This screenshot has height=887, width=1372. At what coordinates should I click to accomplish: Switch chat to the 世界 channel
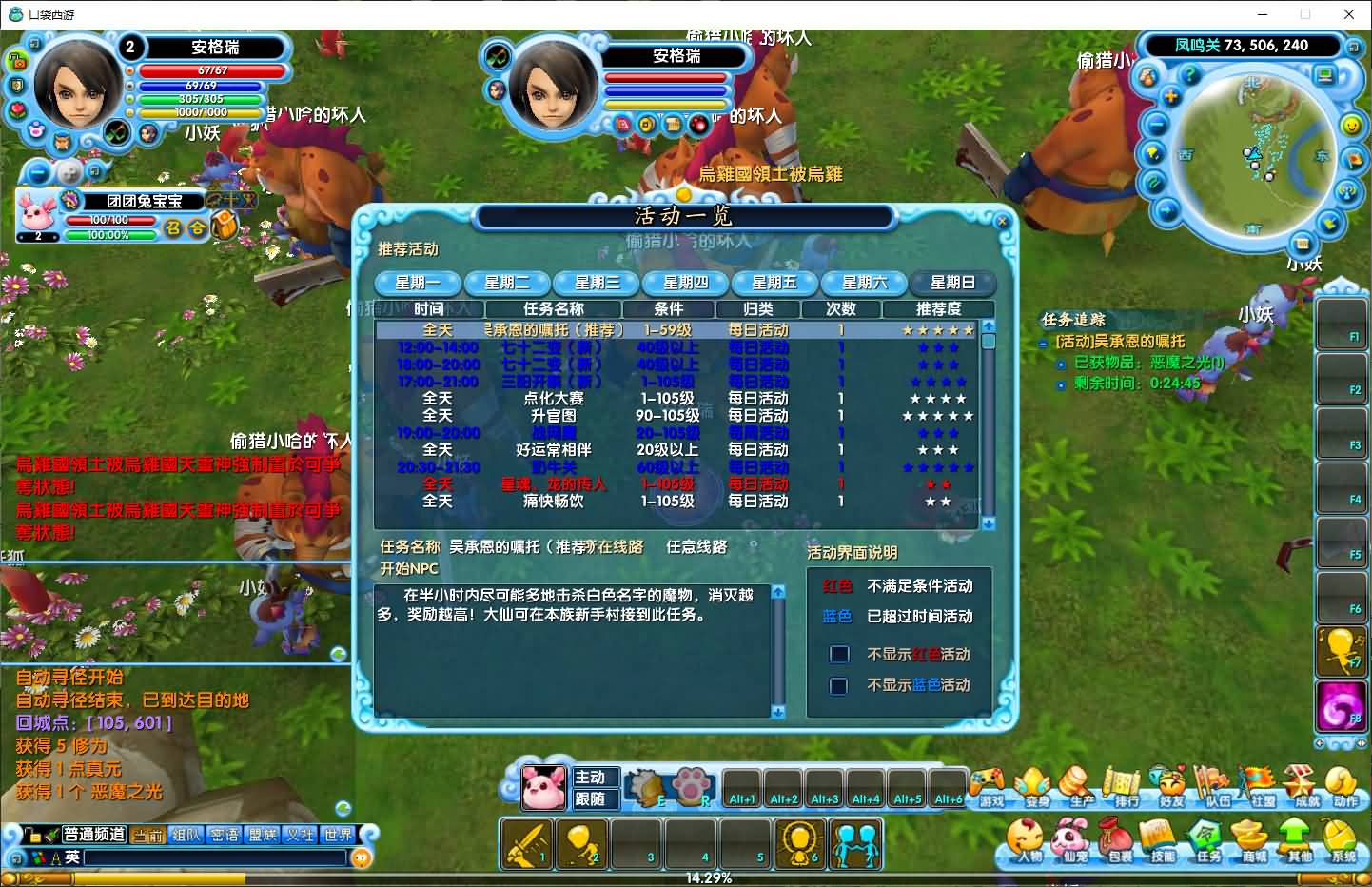click(x=339, y=835)
